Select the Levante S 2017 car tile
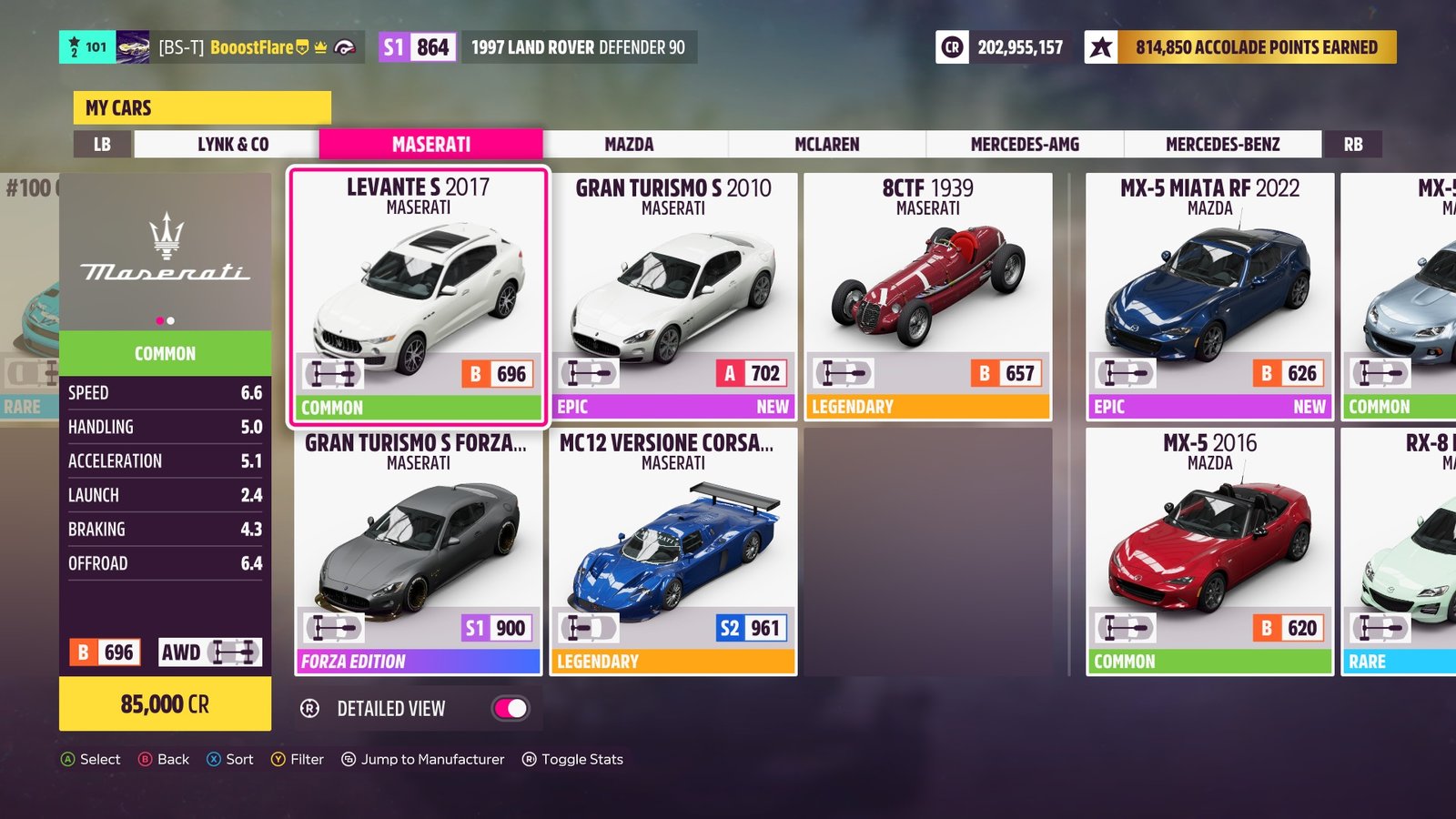The image size is (1456, 819). coord(419,296)
